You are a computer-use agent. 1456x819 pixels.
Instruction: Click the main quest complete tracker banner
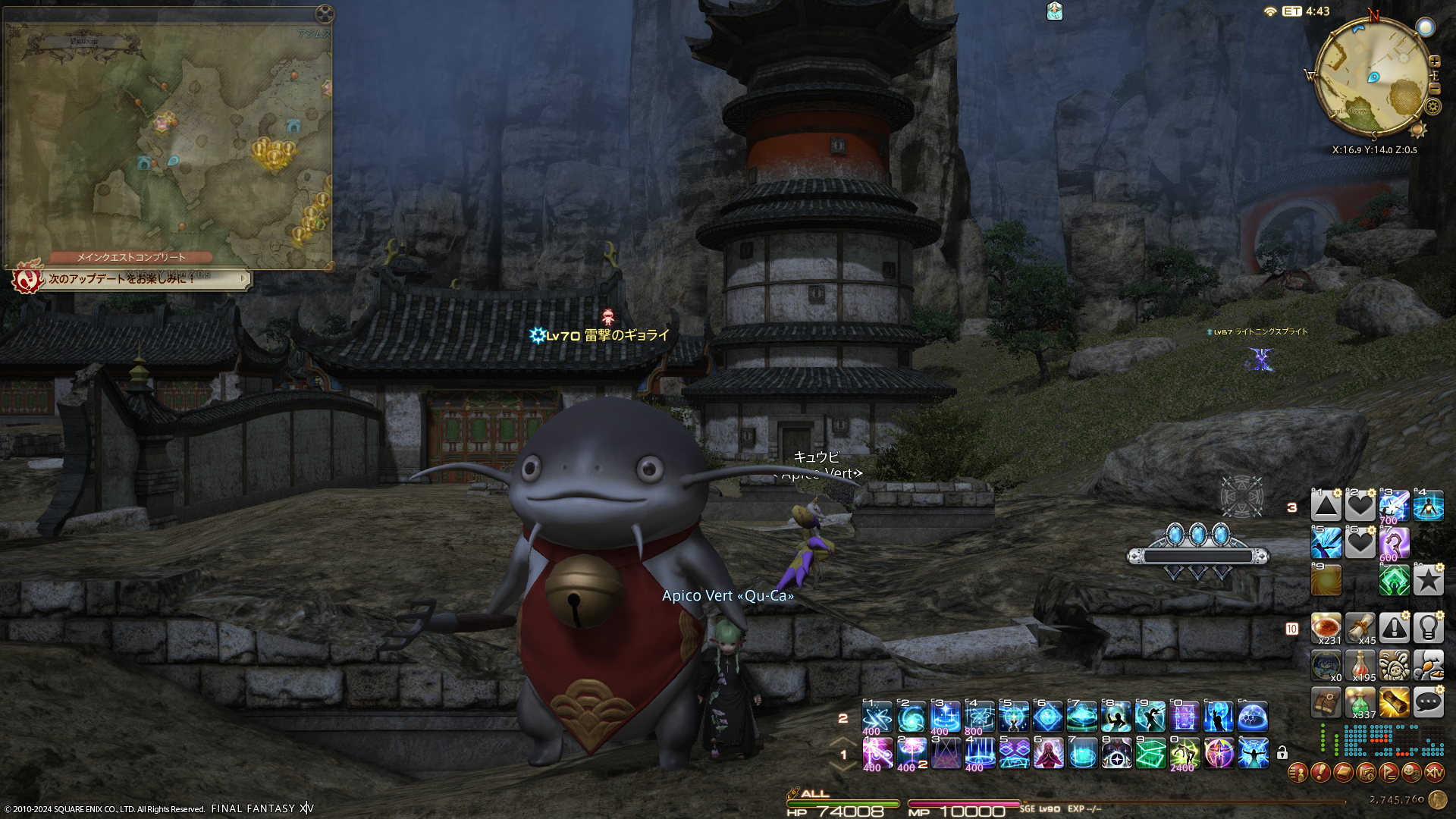[131, 257]
